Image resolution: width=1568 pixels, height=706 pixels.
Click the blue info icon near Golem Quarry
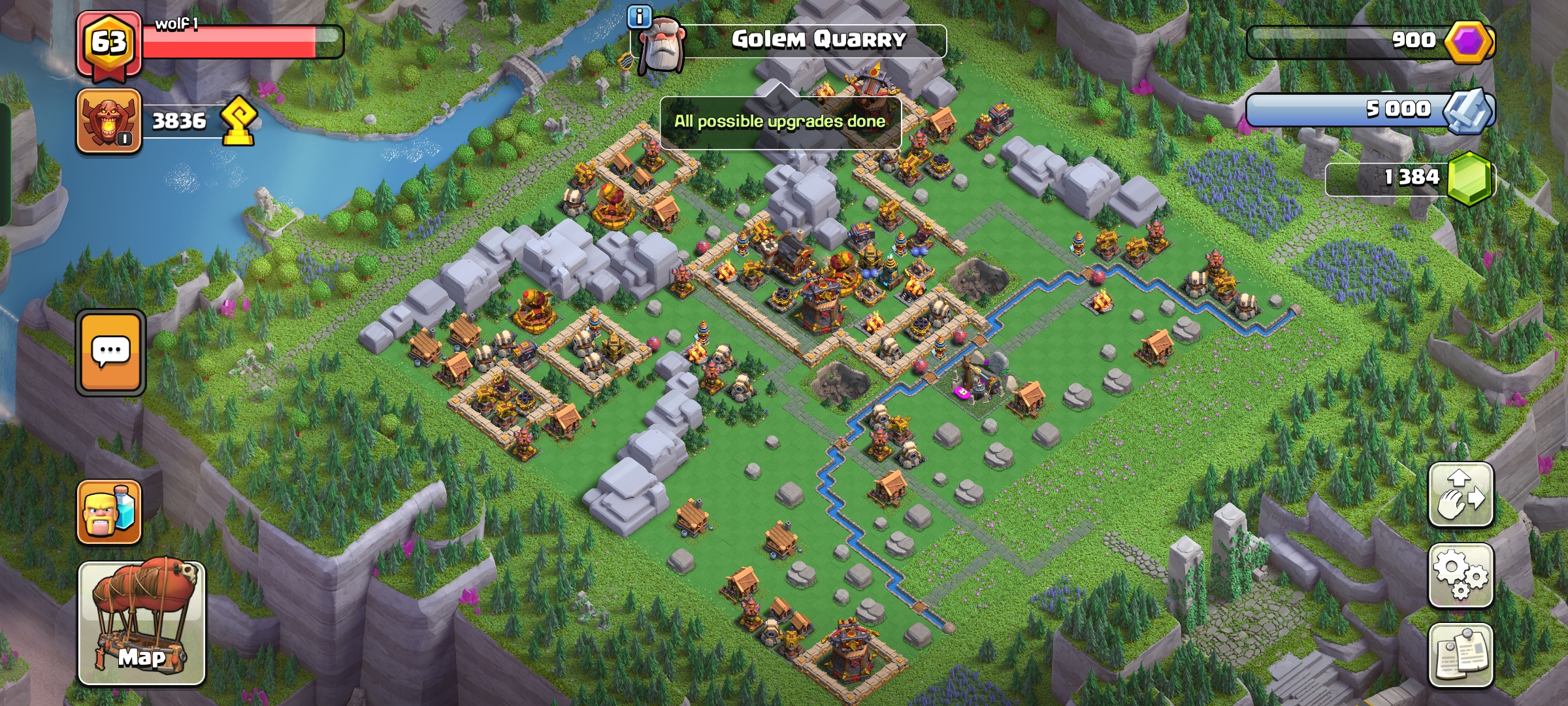[x=640, y=16]
